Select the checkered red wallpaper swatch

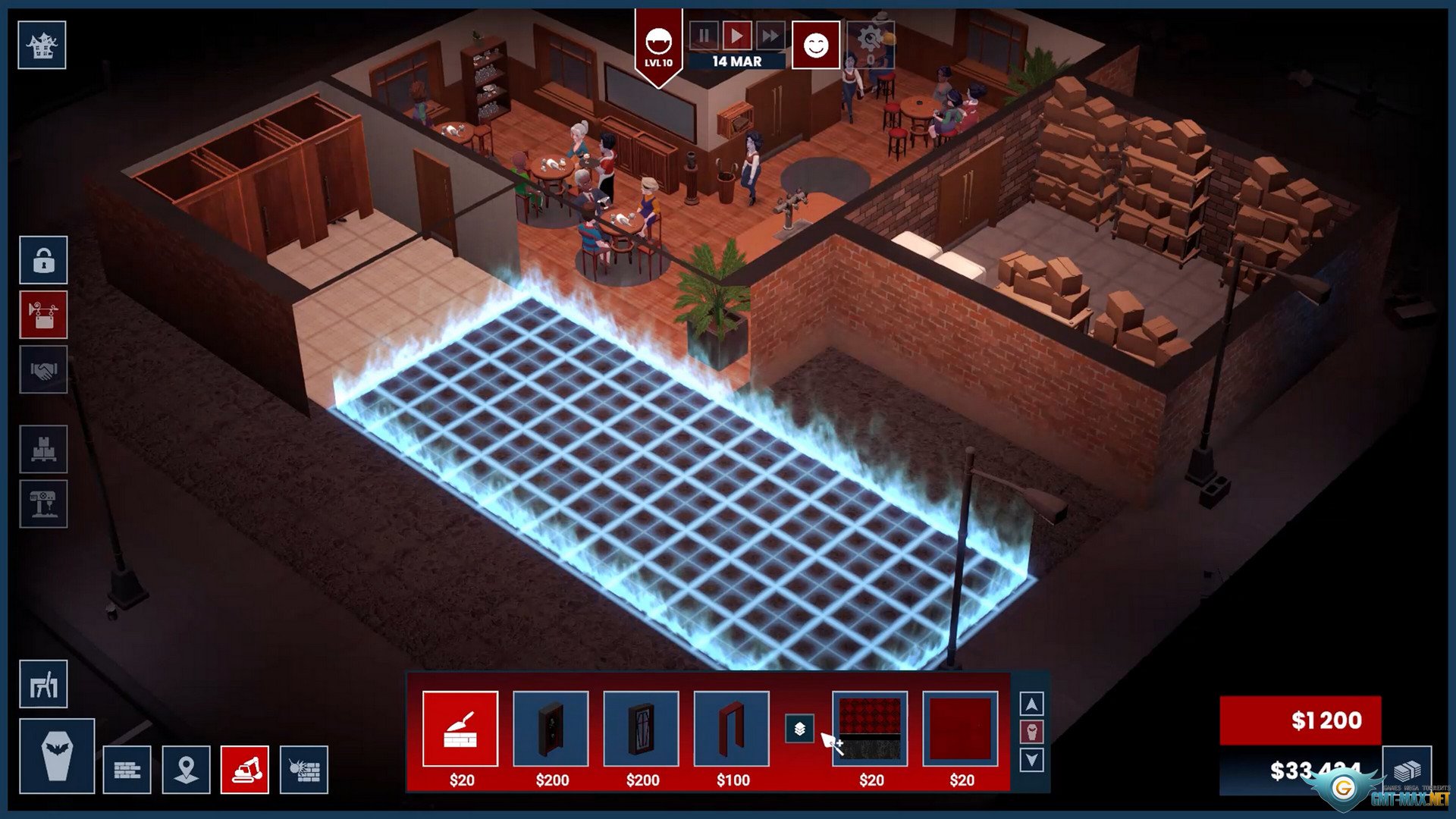pyautogui.click(x=870, y=729)
